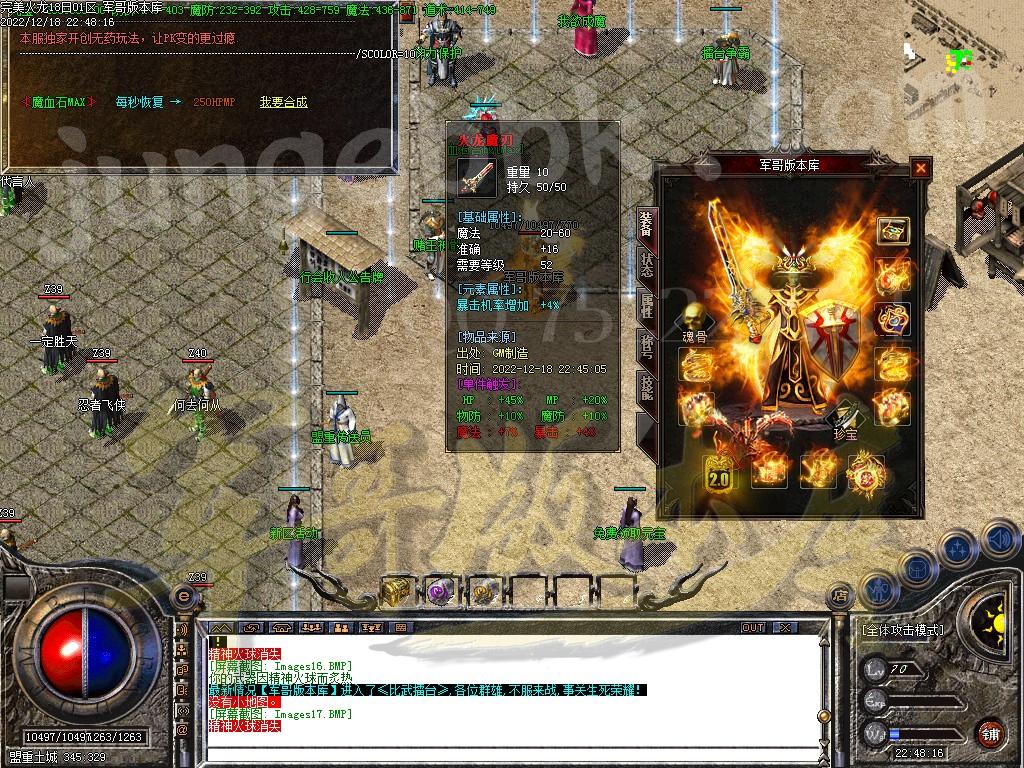Screen dimensions: 1024x768
Task: Switch to the 状态 status tab
Action: [647, 263]
